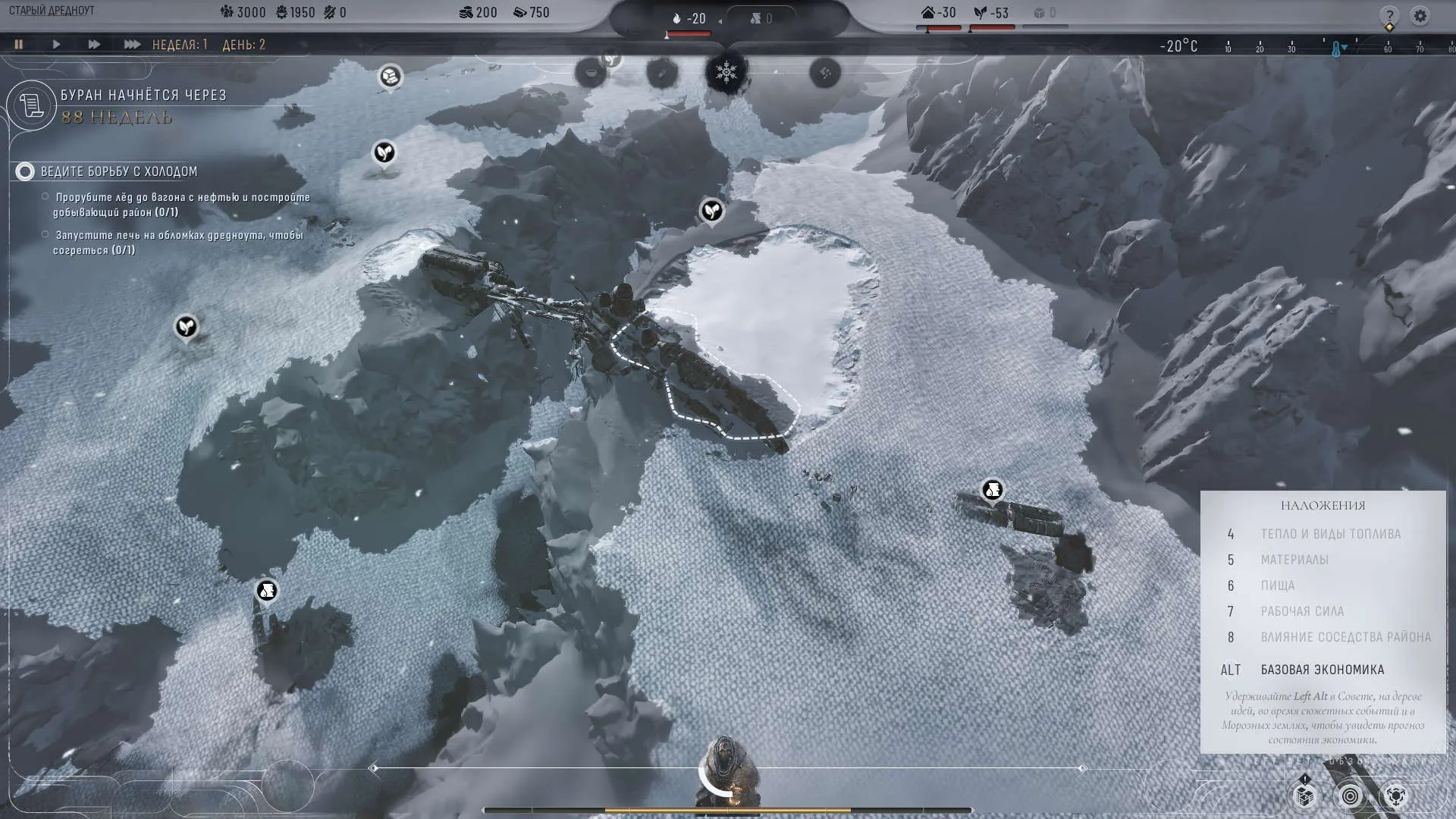Open the stacked crates build button
Screen dimensions: 1456x819
click(x=1304, y=796)
